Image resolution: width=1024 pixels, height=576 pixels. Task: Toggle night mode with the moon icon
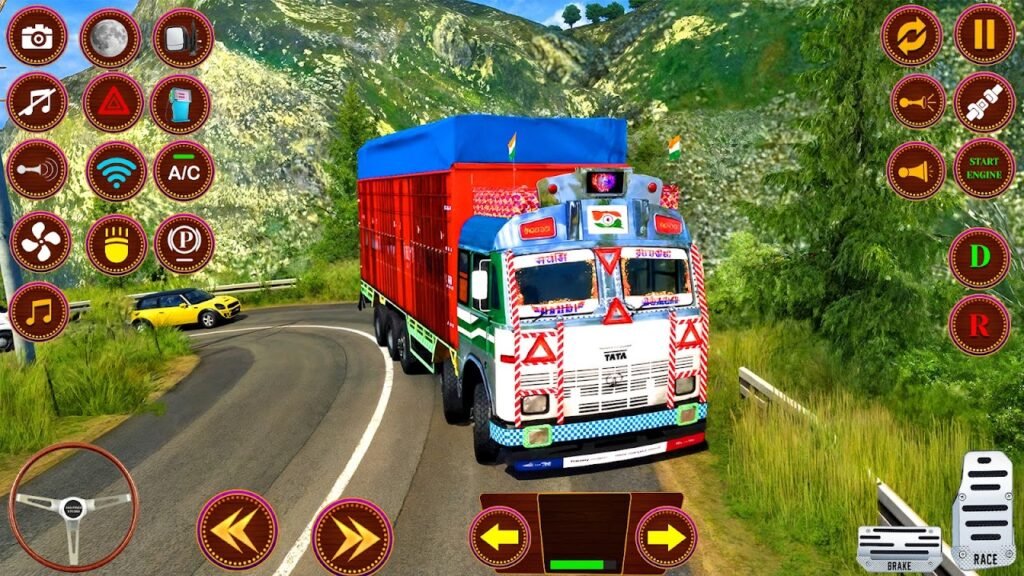pos(110,38)
